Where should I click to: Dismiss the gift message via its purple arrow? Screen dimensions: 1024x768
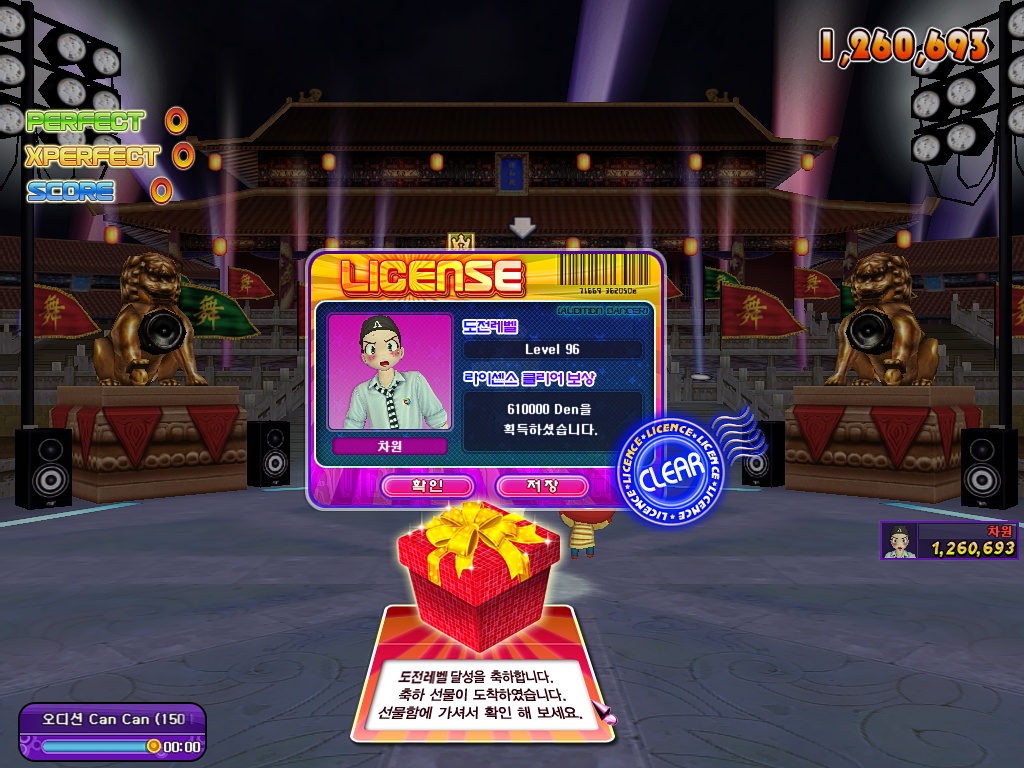tap(603, 713)
